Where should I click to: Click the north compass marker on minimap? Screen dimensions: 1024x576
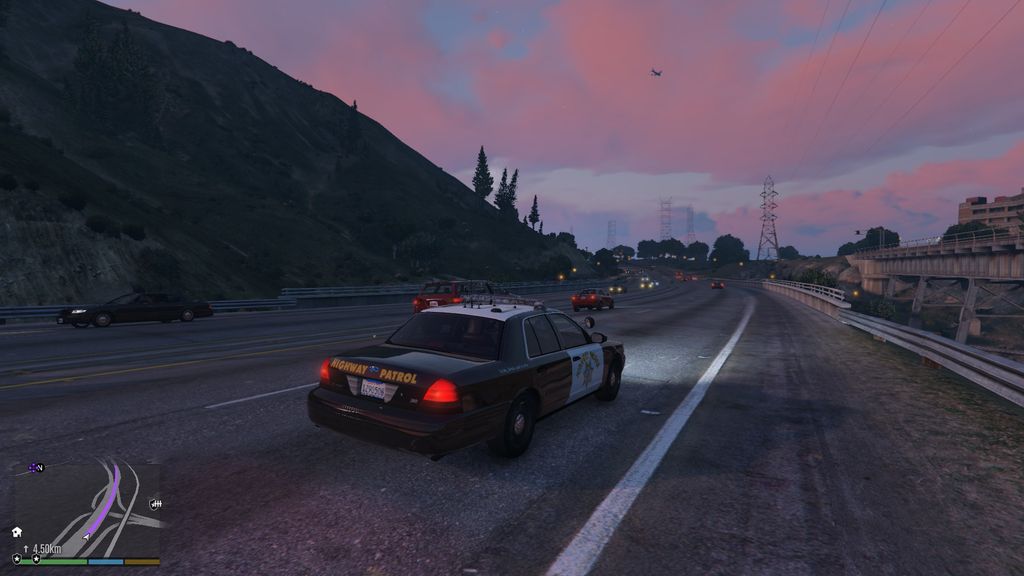(x=39, y=467)
